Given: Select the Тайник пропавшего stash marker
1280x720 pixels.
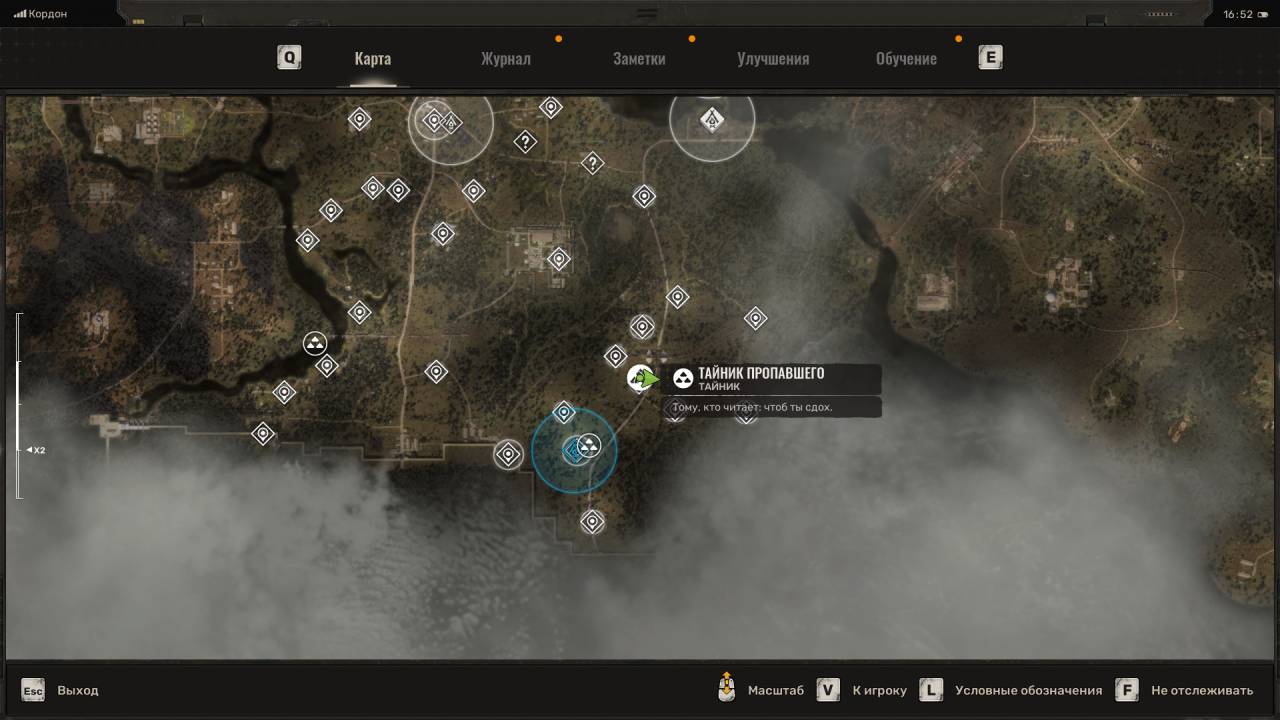Looking at the screenshot, I should [641, 378].
